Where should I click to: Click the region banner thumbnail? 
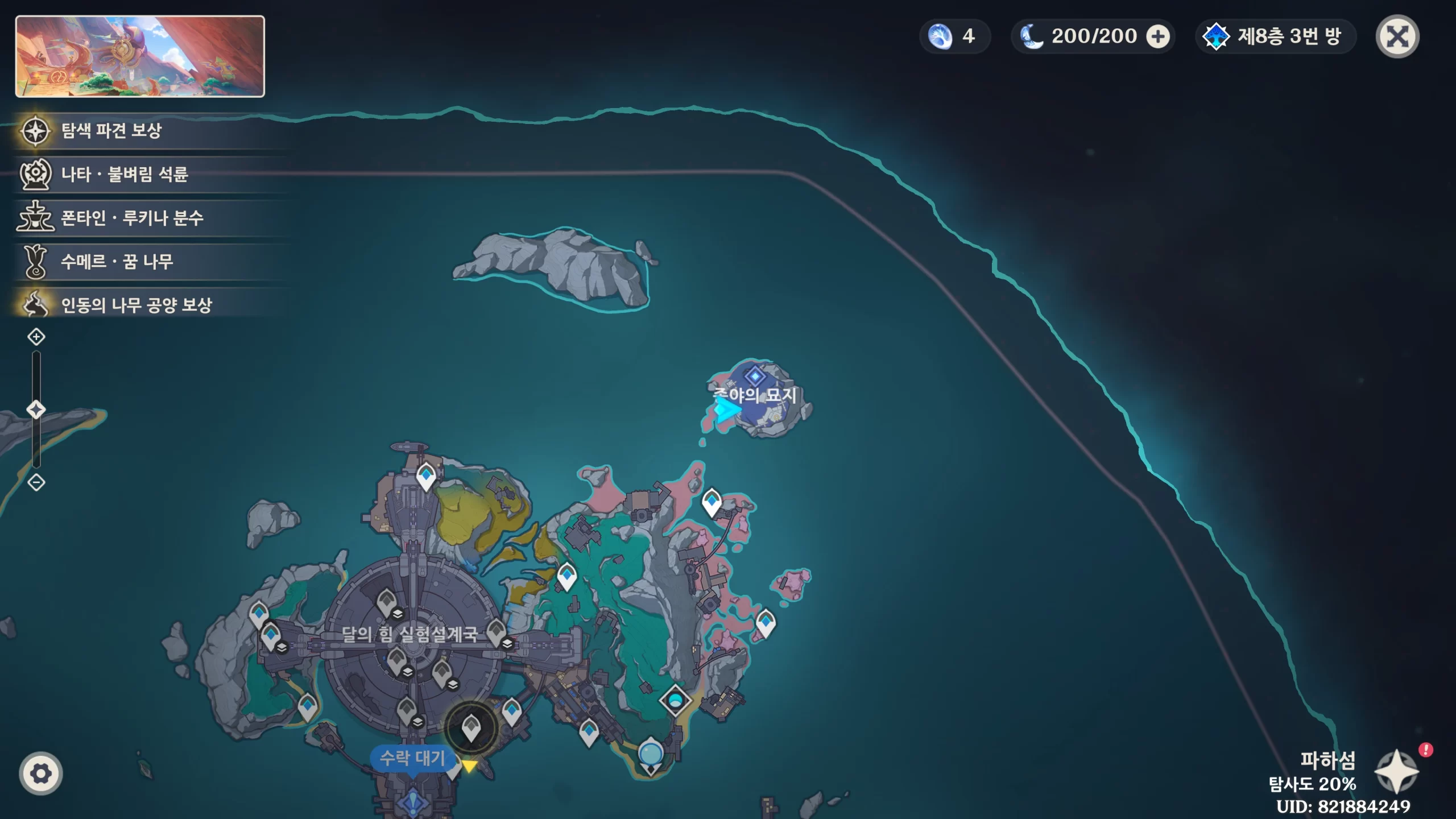(x=140, y=56)
